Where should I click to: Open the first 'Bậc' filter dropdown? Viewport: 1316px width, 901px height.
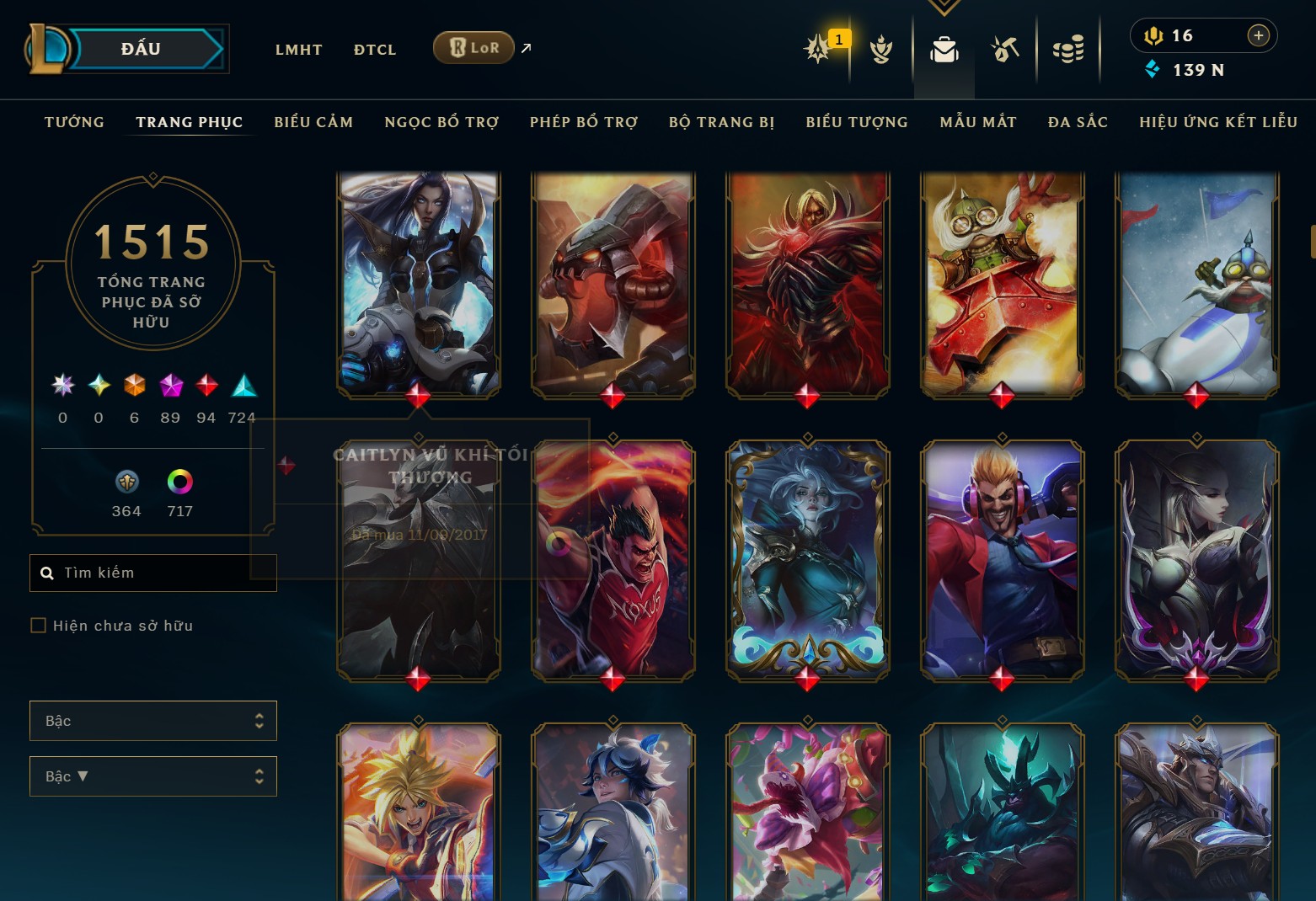[153, 721]
